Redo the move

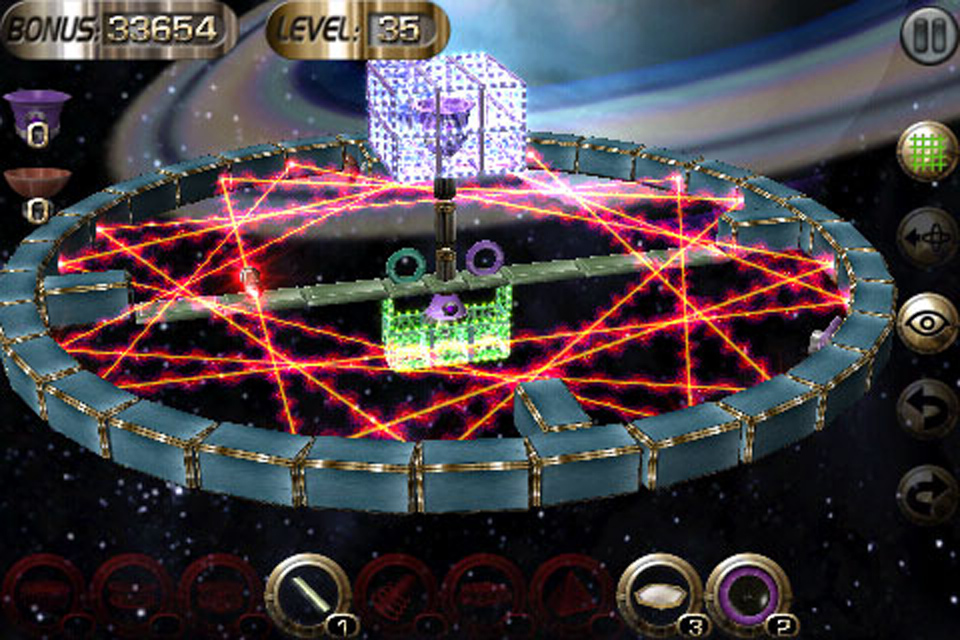pos(928,494)
